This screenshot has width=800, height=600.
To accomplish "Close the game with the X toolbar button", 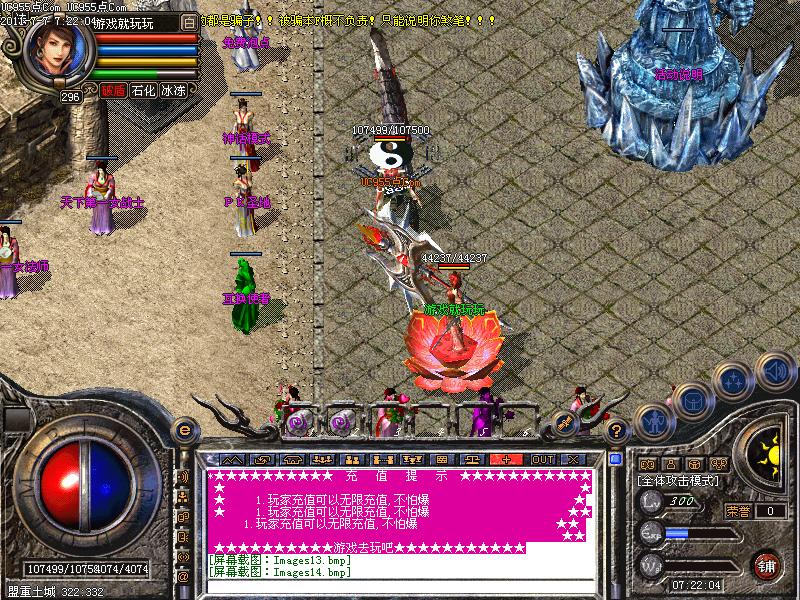I will [x=572, y=459].
